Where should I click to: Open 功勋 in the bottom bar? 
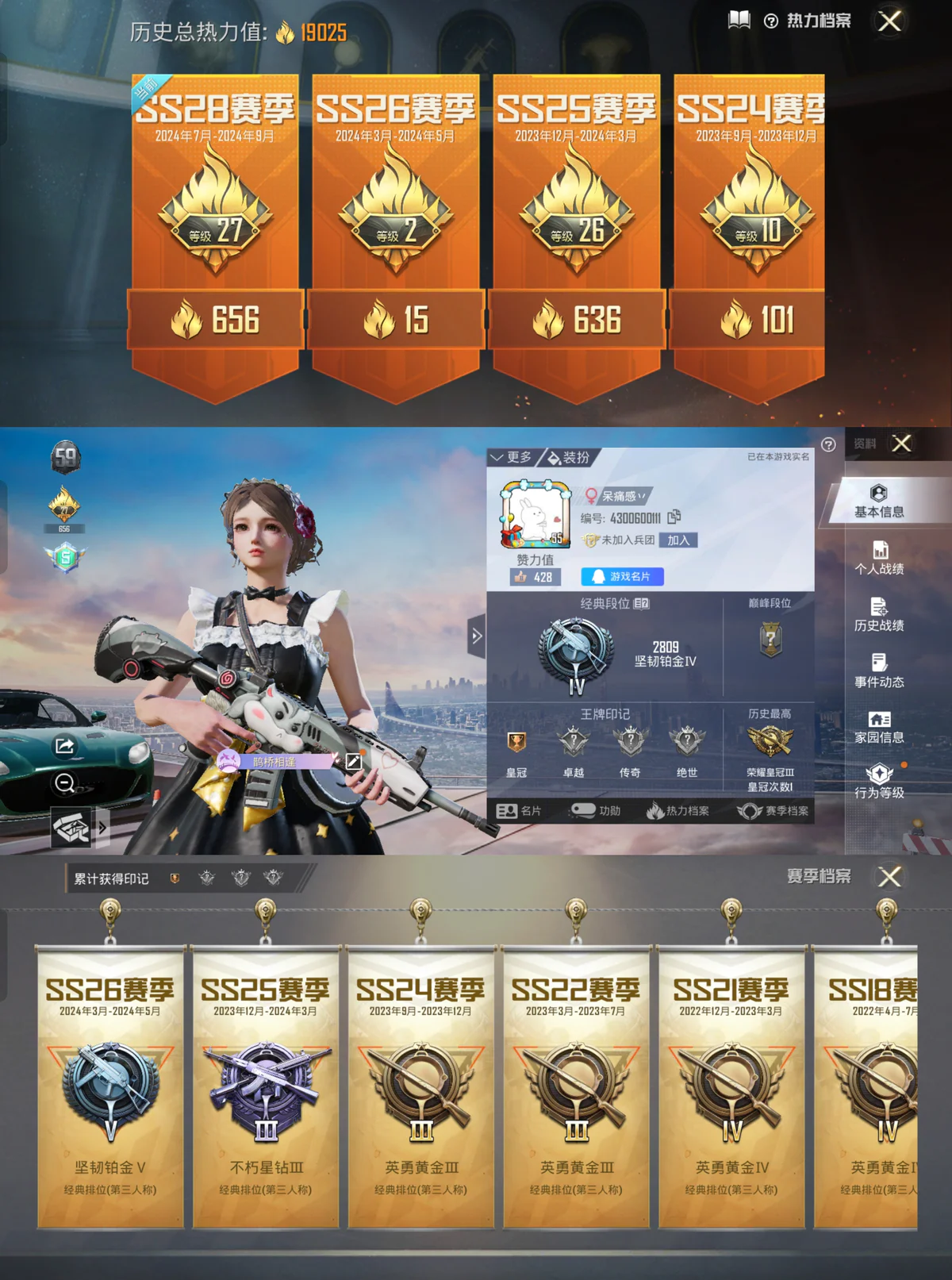[597, 810]
